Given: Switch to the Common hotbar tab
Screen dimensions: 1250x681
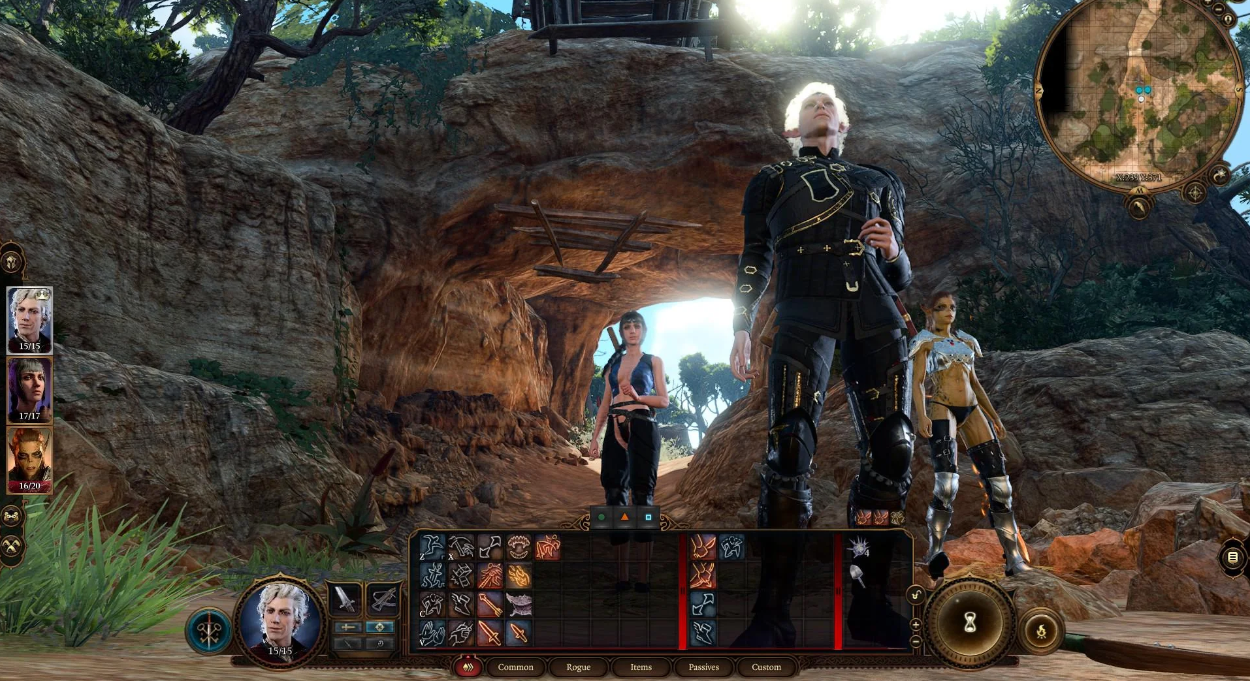Looking at the screenshot, I should 516,667.
